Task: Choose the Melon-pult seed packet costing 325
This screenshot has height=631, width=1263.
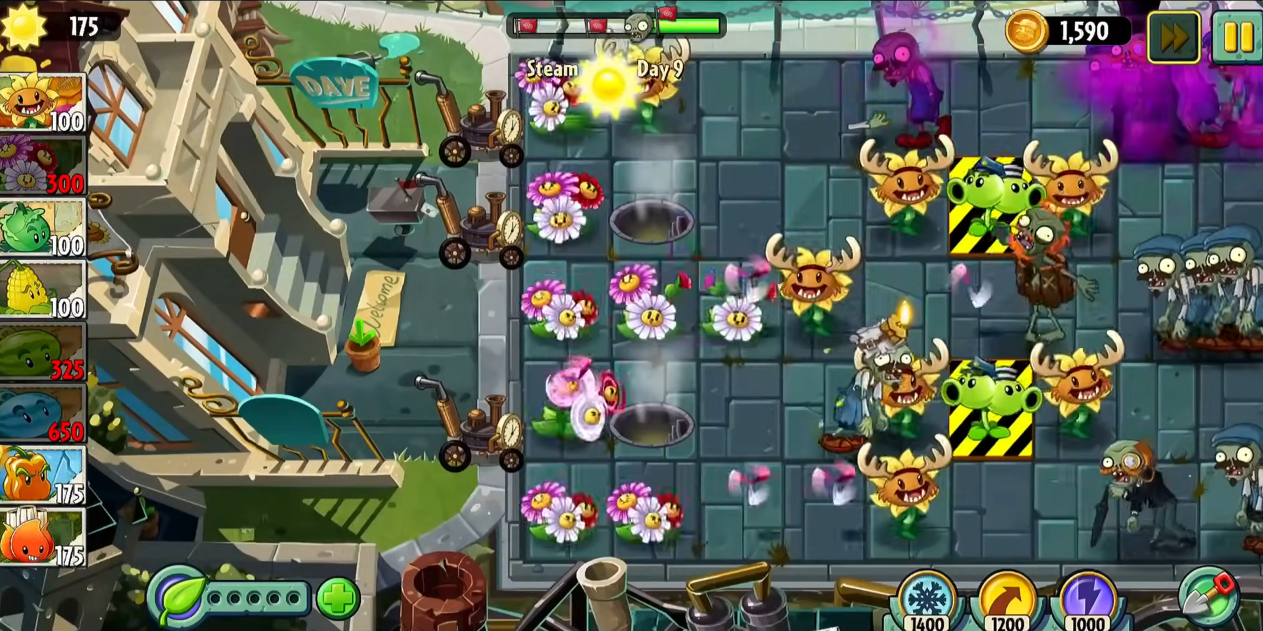Action: click(42, 352)
